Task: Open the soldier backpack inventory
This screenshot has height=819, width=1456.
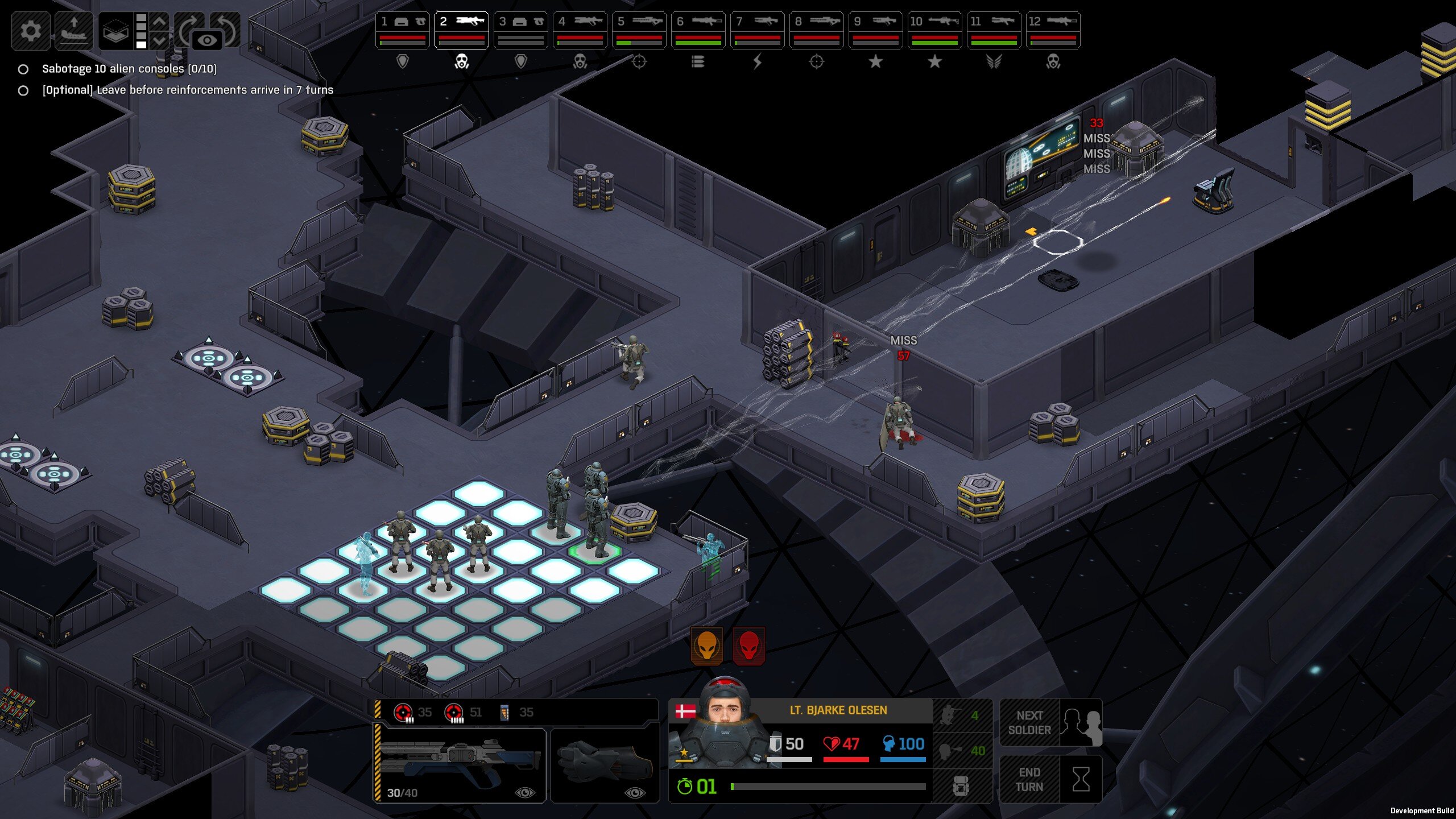Action: tap(961, 787)
